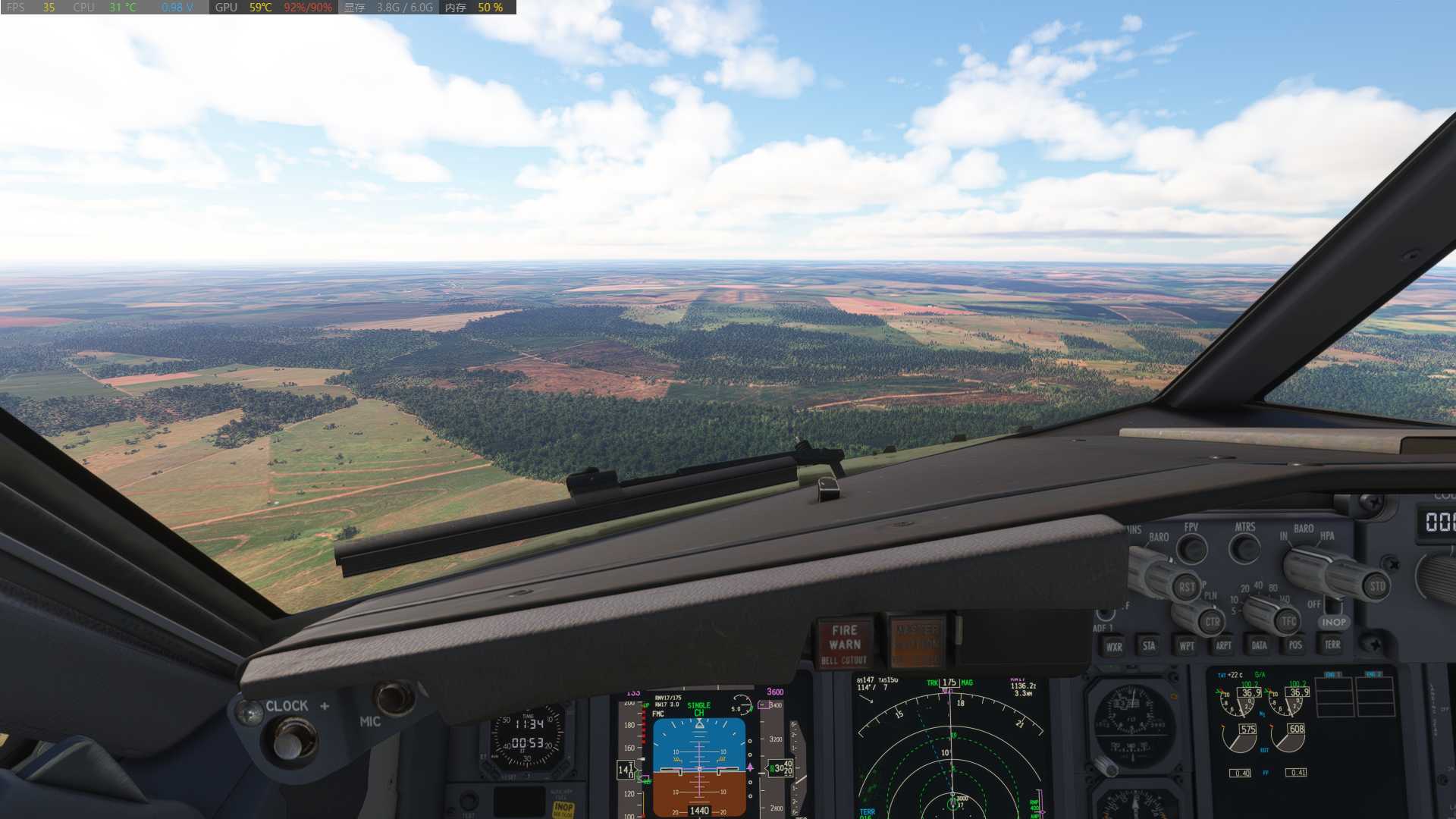Switch altitude to meters with MTRS button

click(1245, 548)
